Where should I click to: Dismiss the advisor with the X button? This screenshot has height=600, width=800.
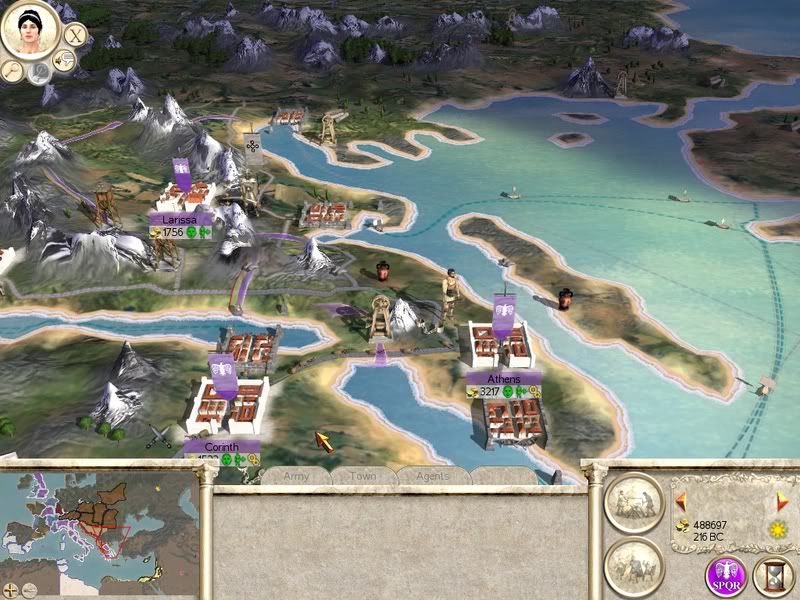(76, 34)
